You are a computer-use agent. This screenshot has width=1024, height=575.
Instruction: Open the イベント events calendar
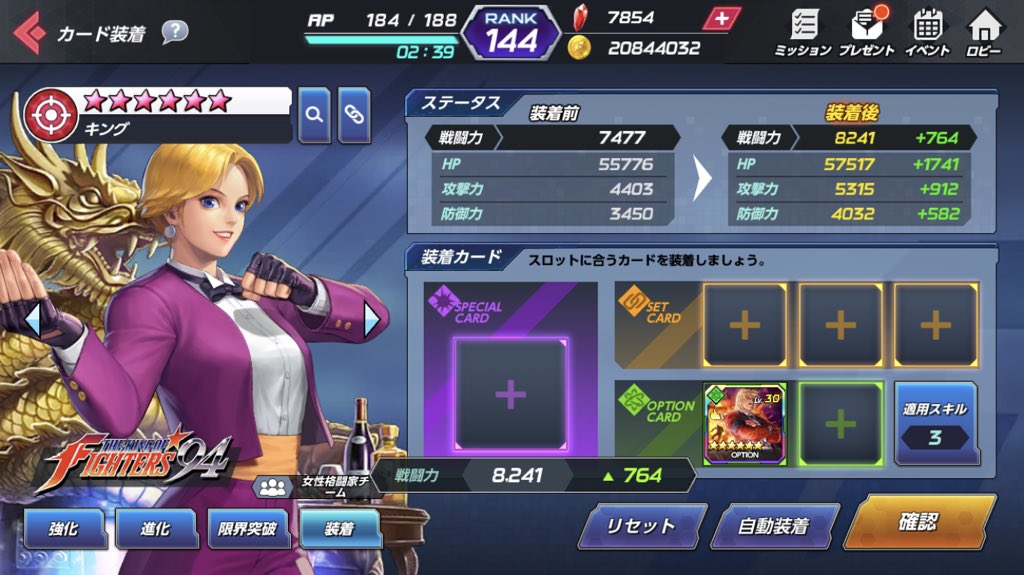coord(928,32)
